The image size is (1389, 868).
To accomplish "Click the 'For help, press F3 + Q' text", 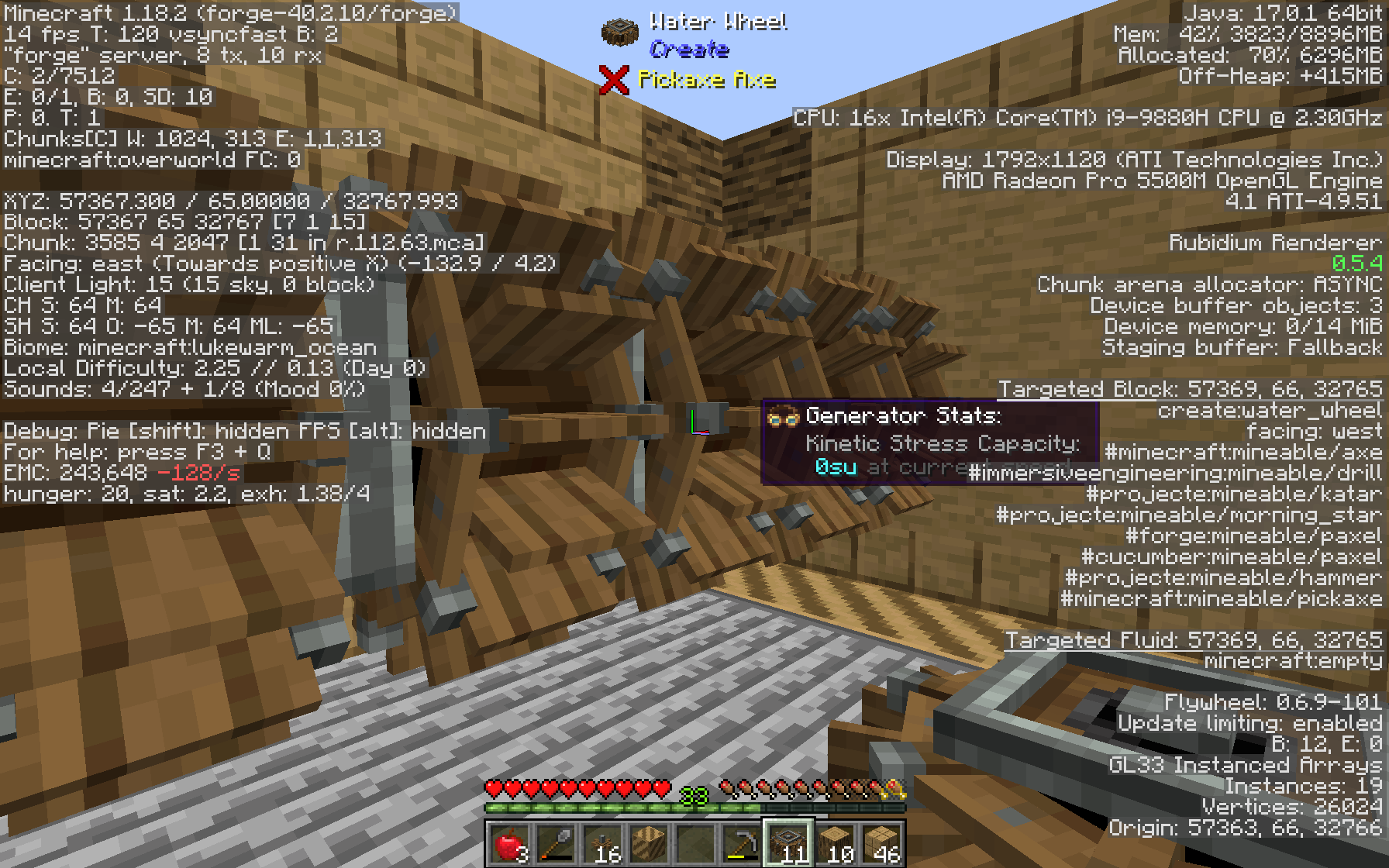I will pyautogui.click(x=135, y=450).
